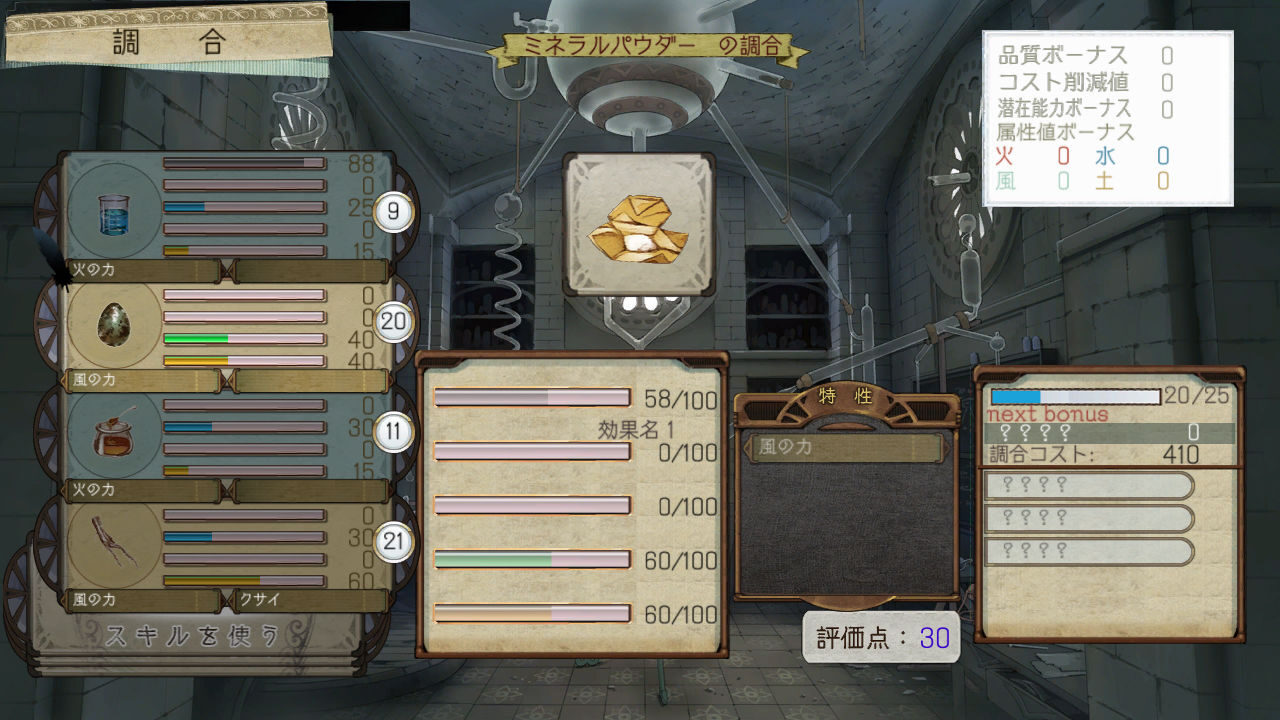This screenshot has height=720, width=1280.
Task: Open the 特性 trait panel header
Action: [x=846, y=396]
